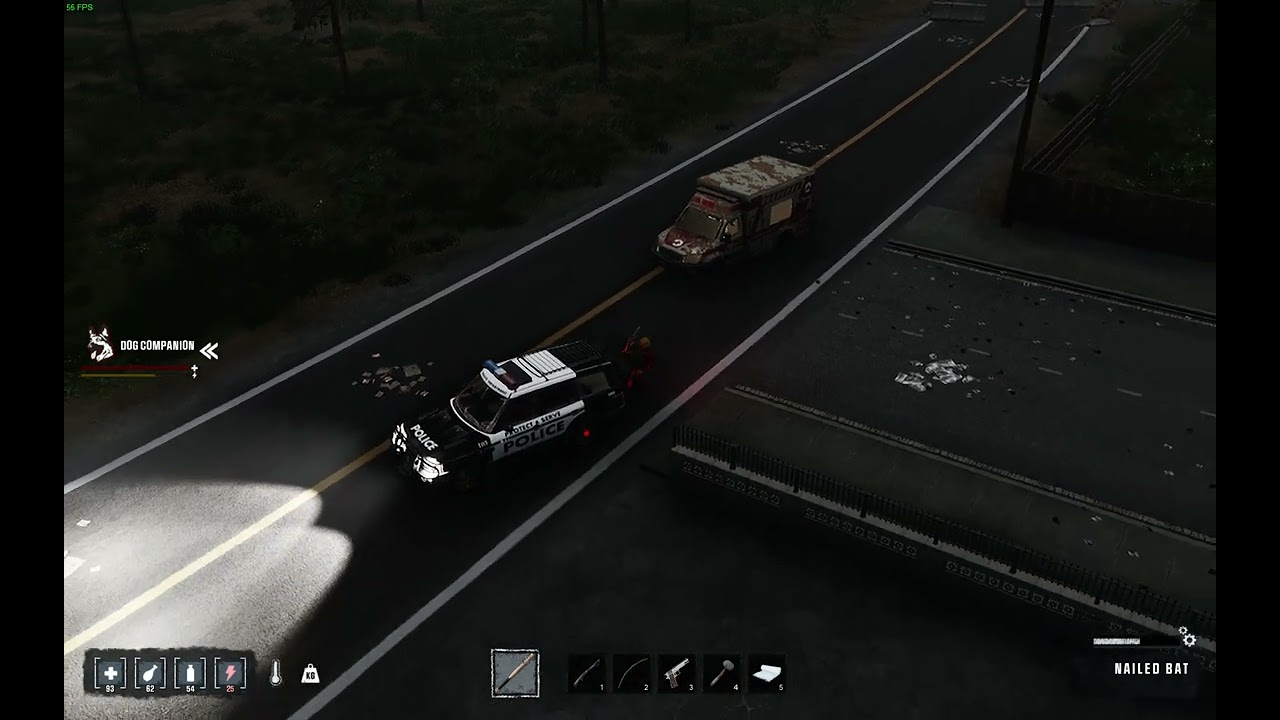
Task: Click the thermometer temperature icon
Action: pos(275,674)
